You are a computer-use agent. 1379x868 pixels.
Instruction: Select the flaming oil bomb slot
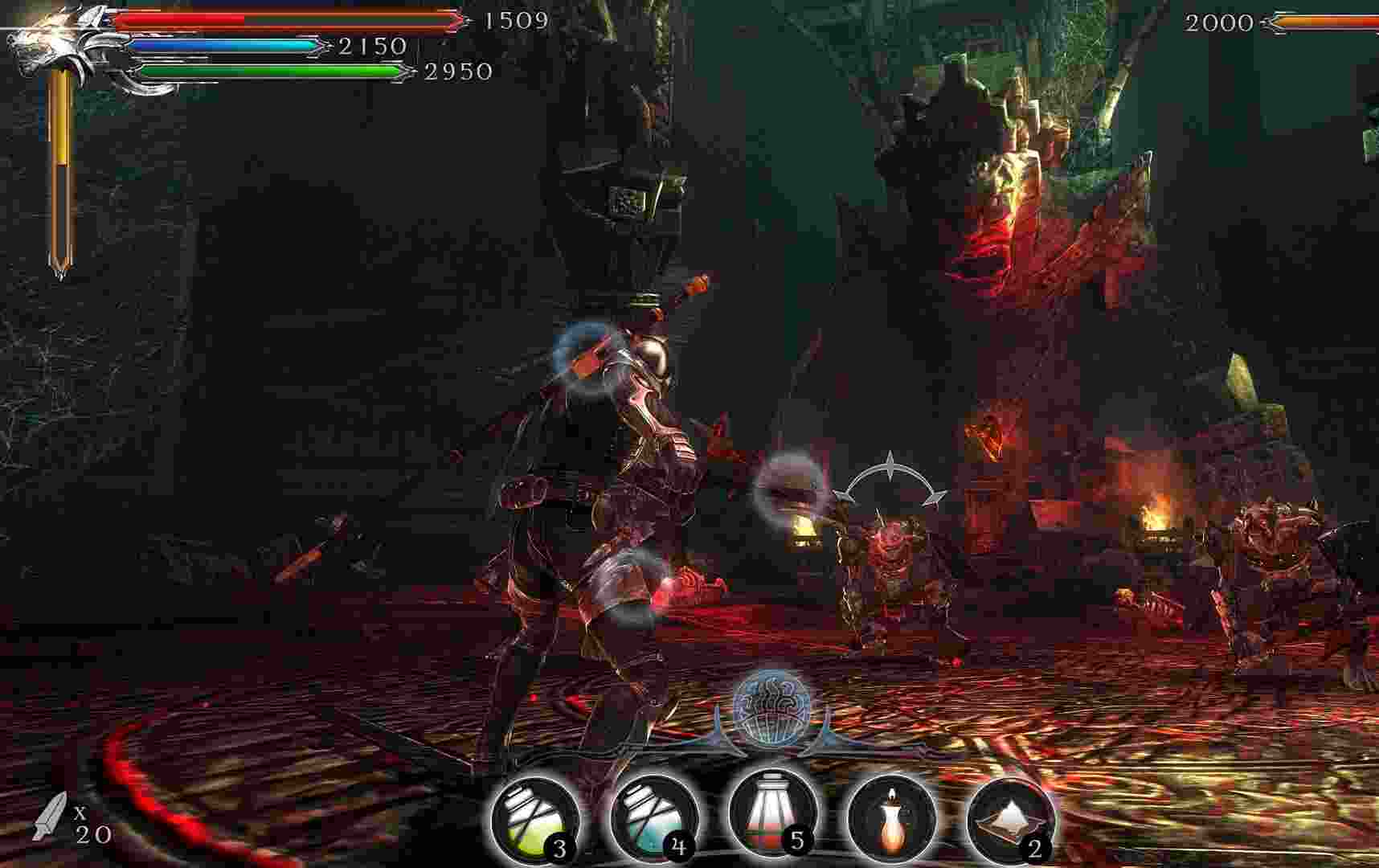coord(890,819)
